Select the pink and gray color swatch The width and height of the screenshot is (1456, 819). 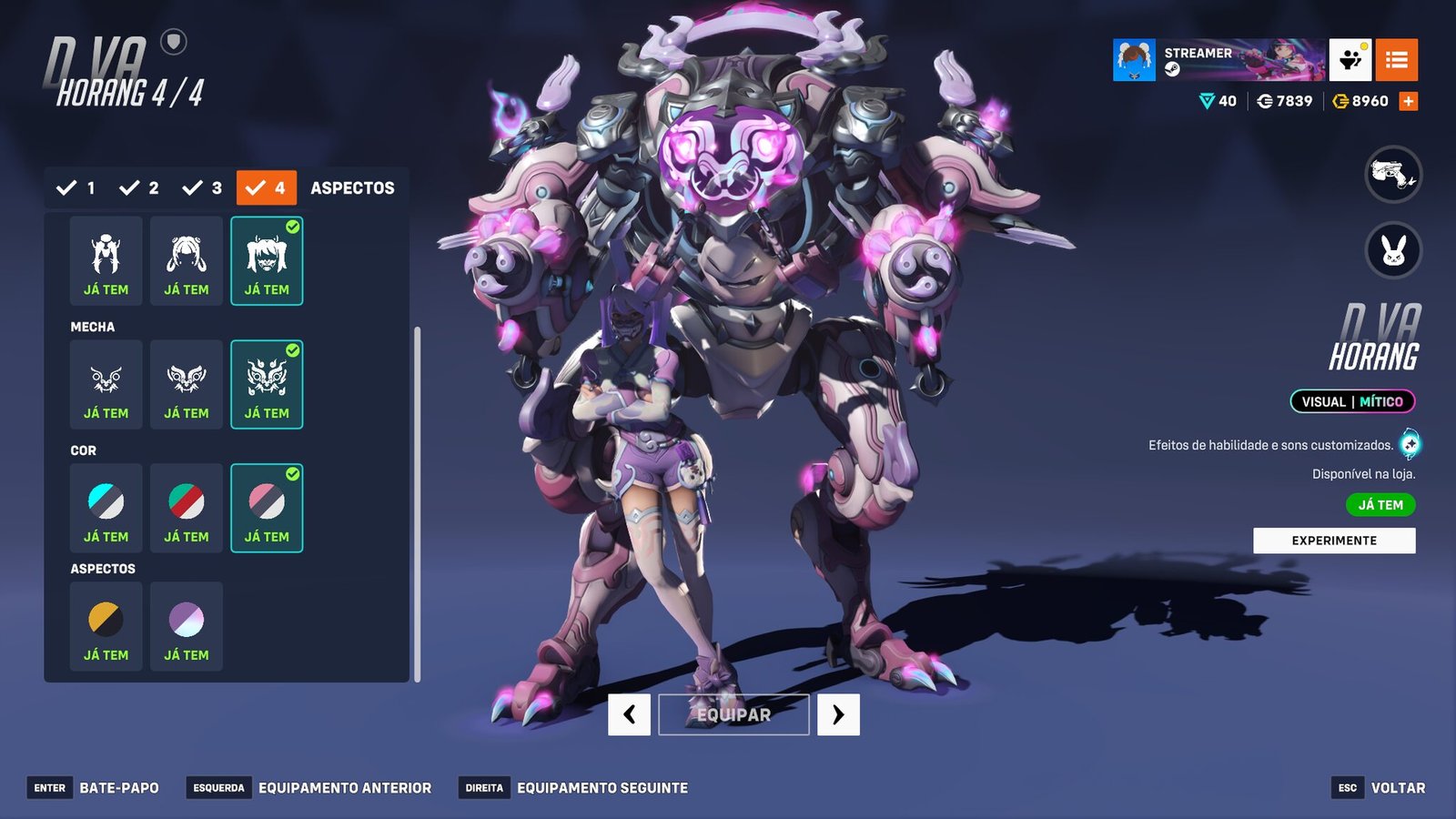(267, 508)
